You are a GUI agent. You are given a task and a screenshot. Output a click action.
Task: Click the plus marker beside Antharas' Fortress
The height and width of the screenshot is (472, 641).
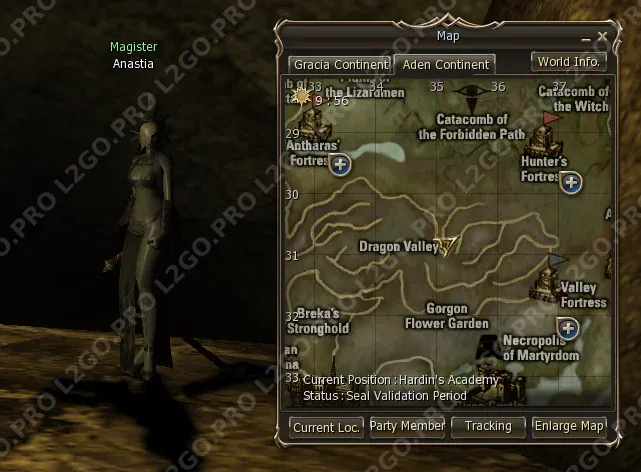pyautogui.click(x=340, y=165)
